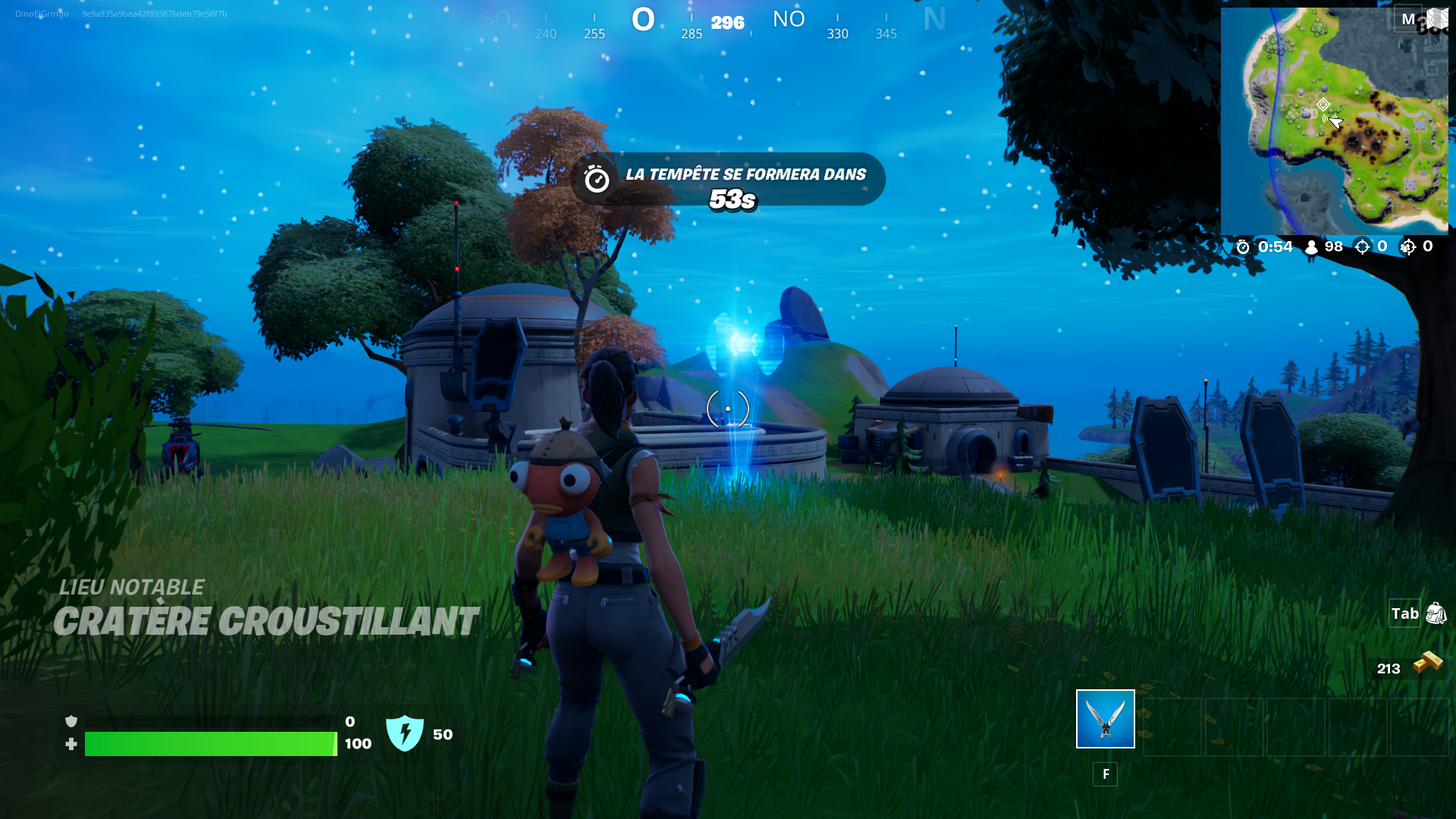The width and height of the screenshot is (1456, 819).
Task: Click the Cratère Croustillant location title
Action: point(267,622)
